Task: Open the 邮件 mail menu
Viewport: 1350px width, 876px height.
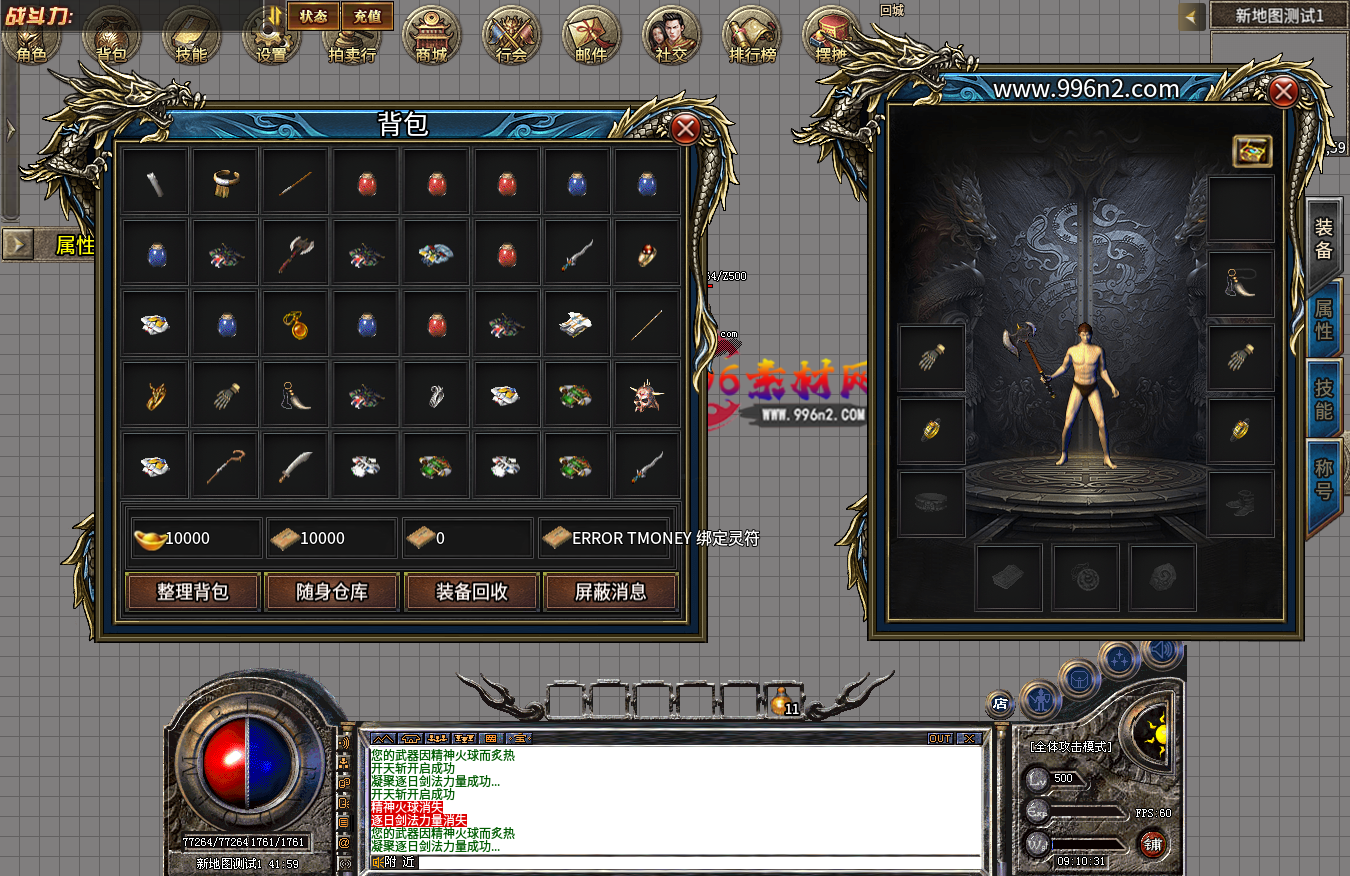Action: pos(592,36)
